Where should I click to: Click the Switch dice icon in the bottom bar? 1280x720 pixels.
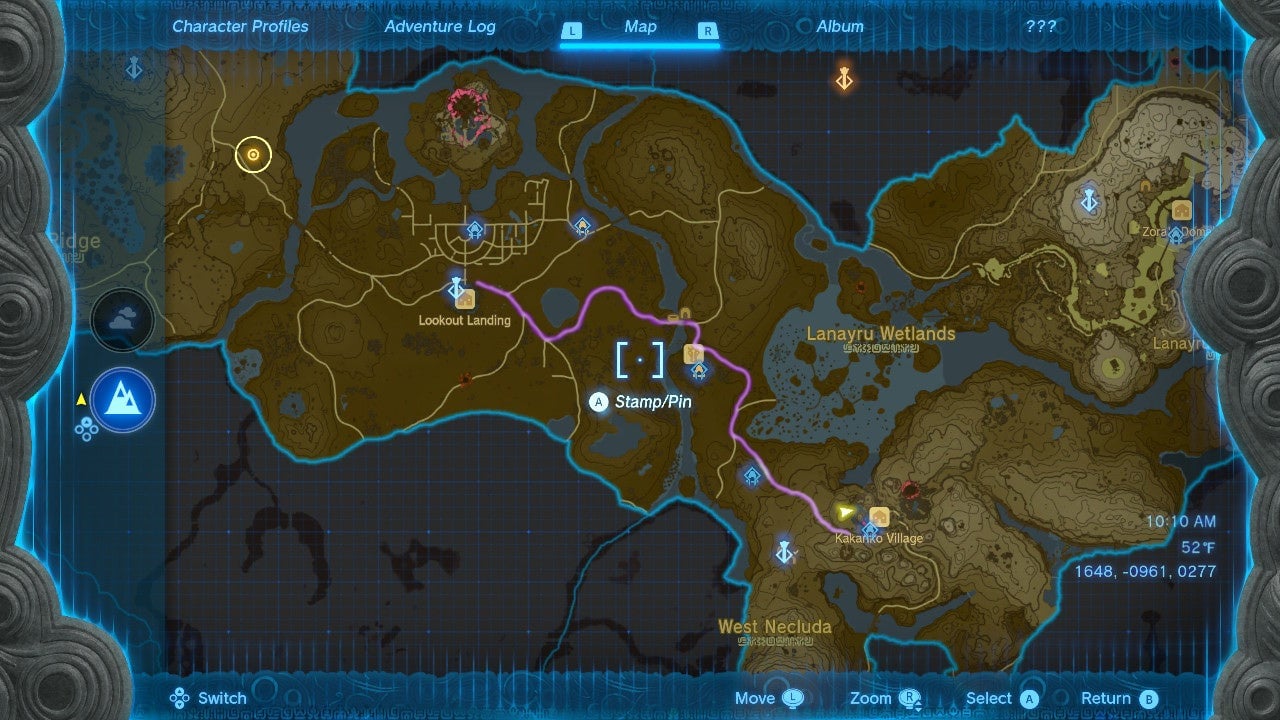point(180,698)
